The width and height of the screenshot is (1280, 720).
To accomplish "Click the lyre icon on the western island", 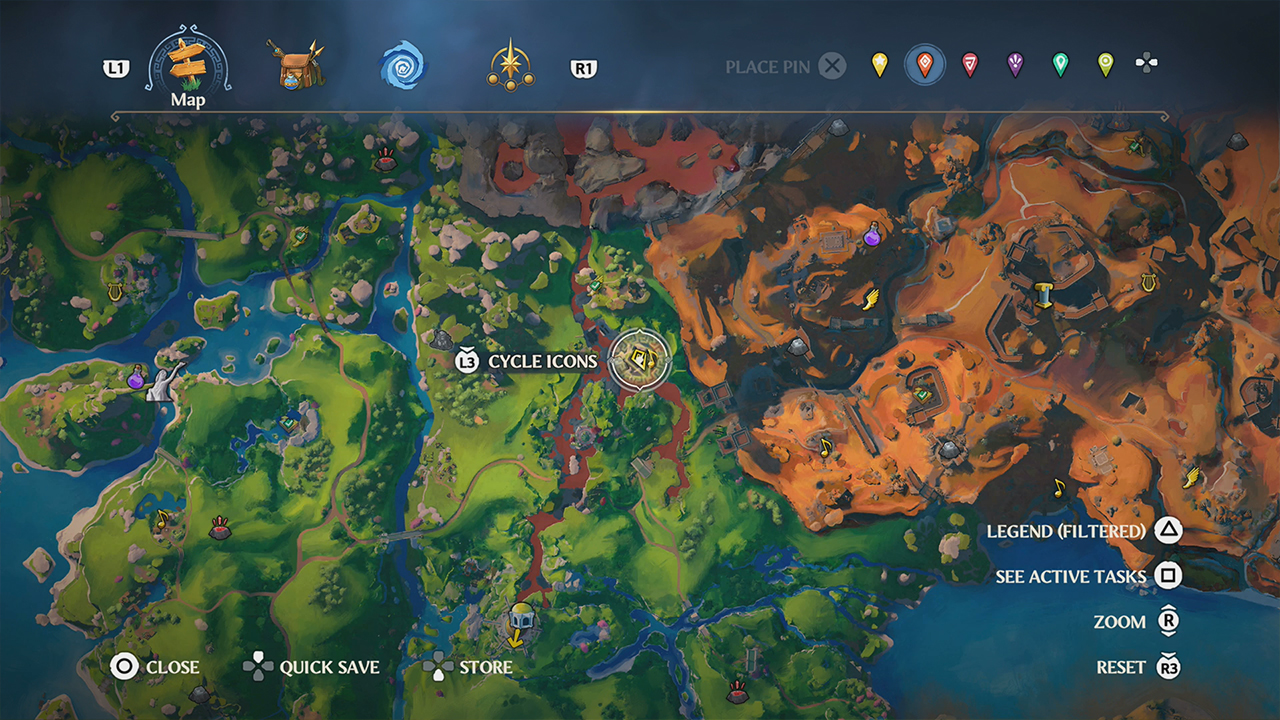I will (x=113, y=293).
